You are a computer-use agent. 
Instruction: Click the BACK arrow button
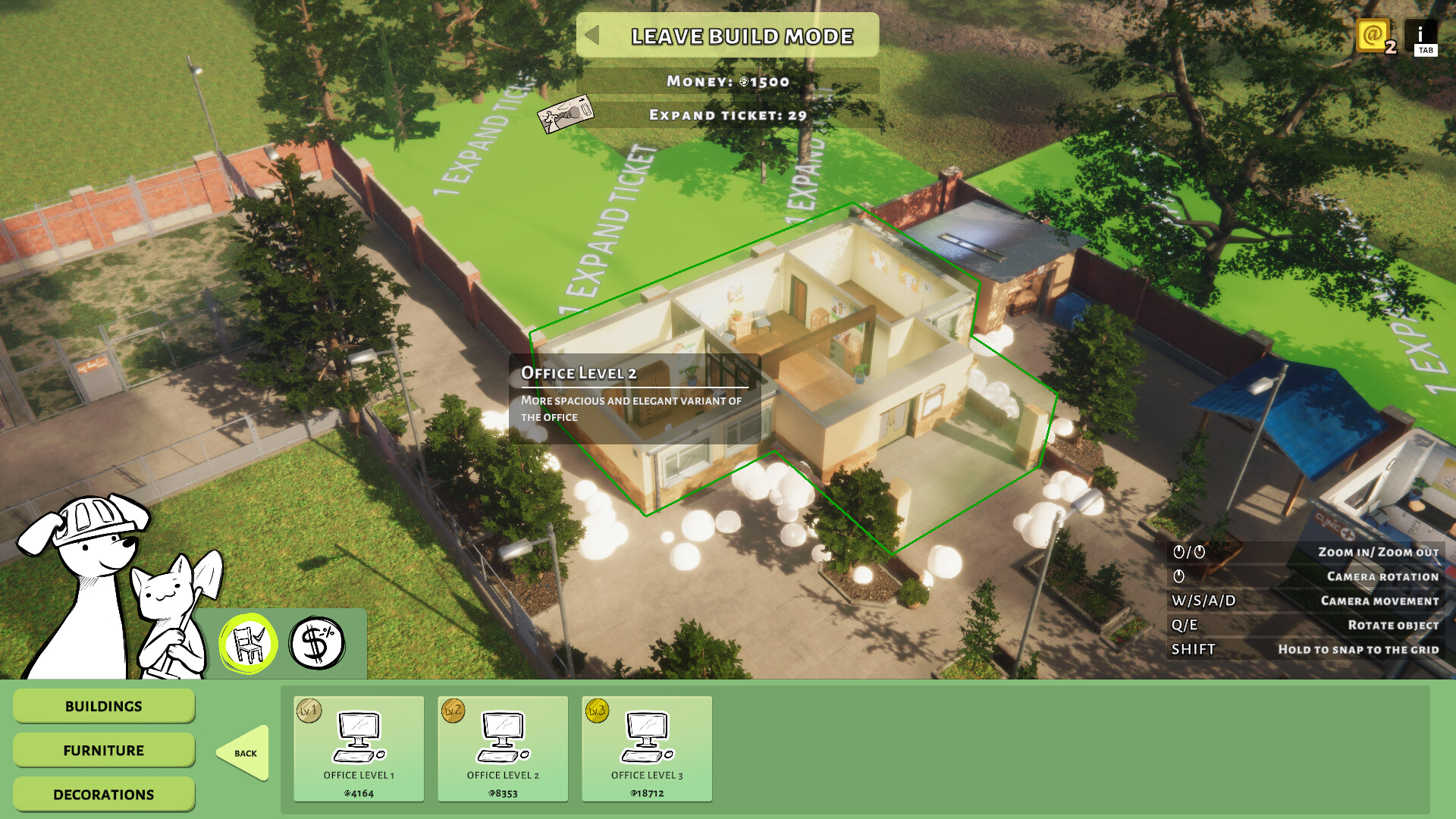coord(244,753)
